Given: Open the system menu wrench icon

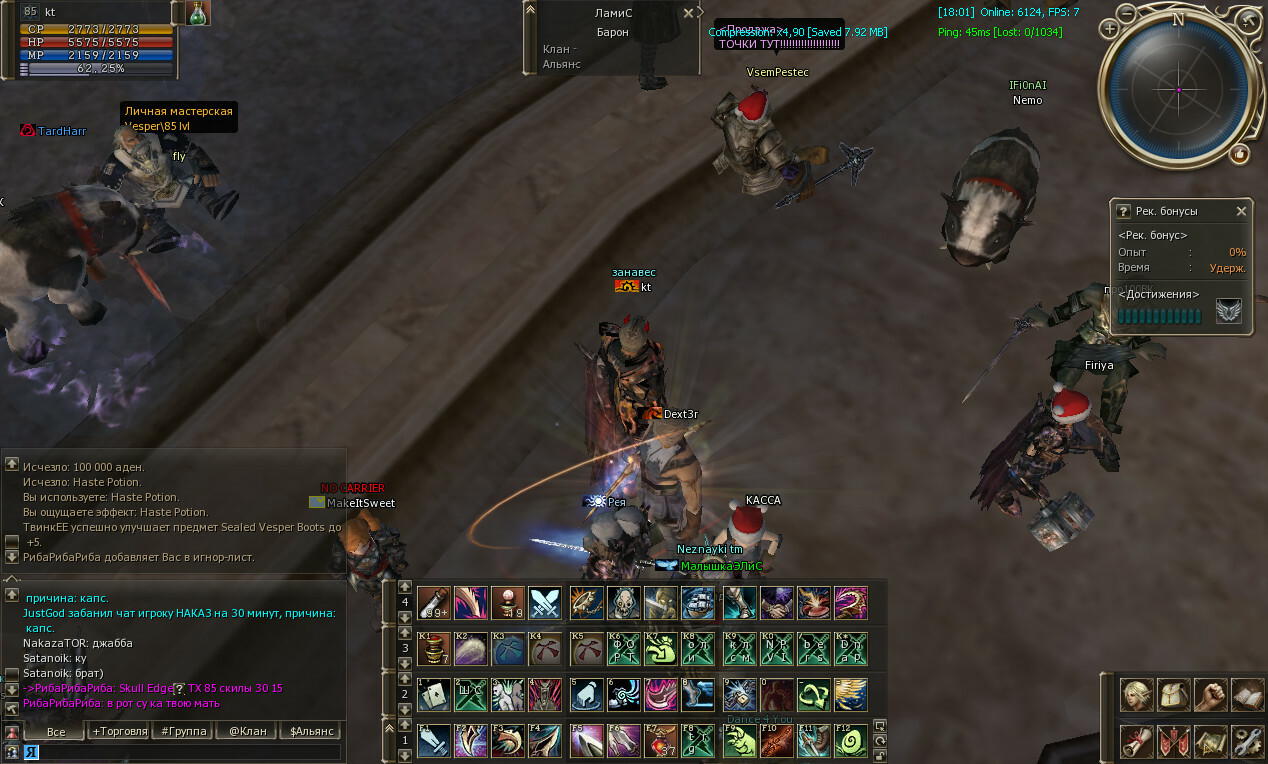Looking at the screenshot, I should (1247, 740).
